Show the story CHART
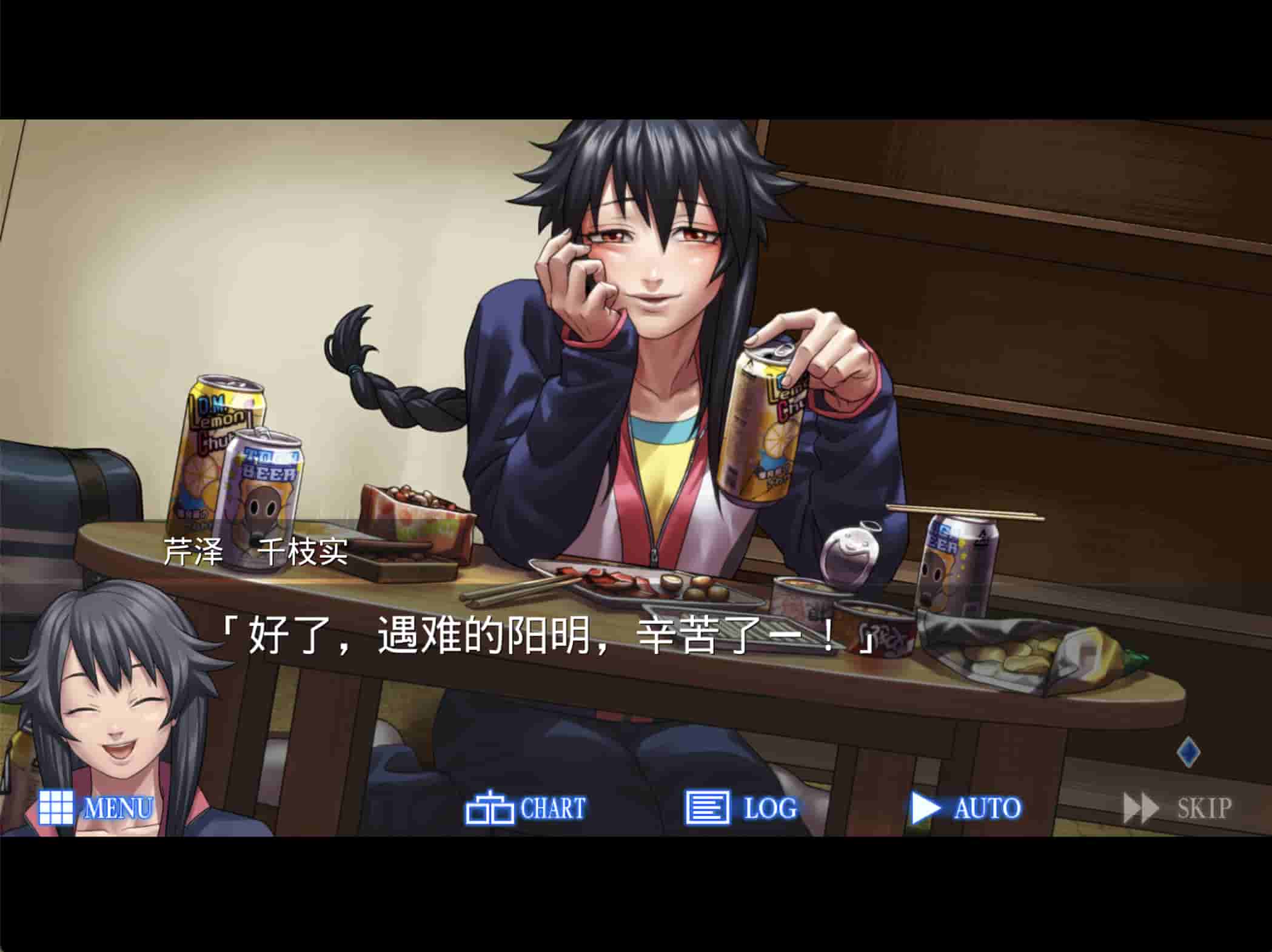 pos(525,808)
